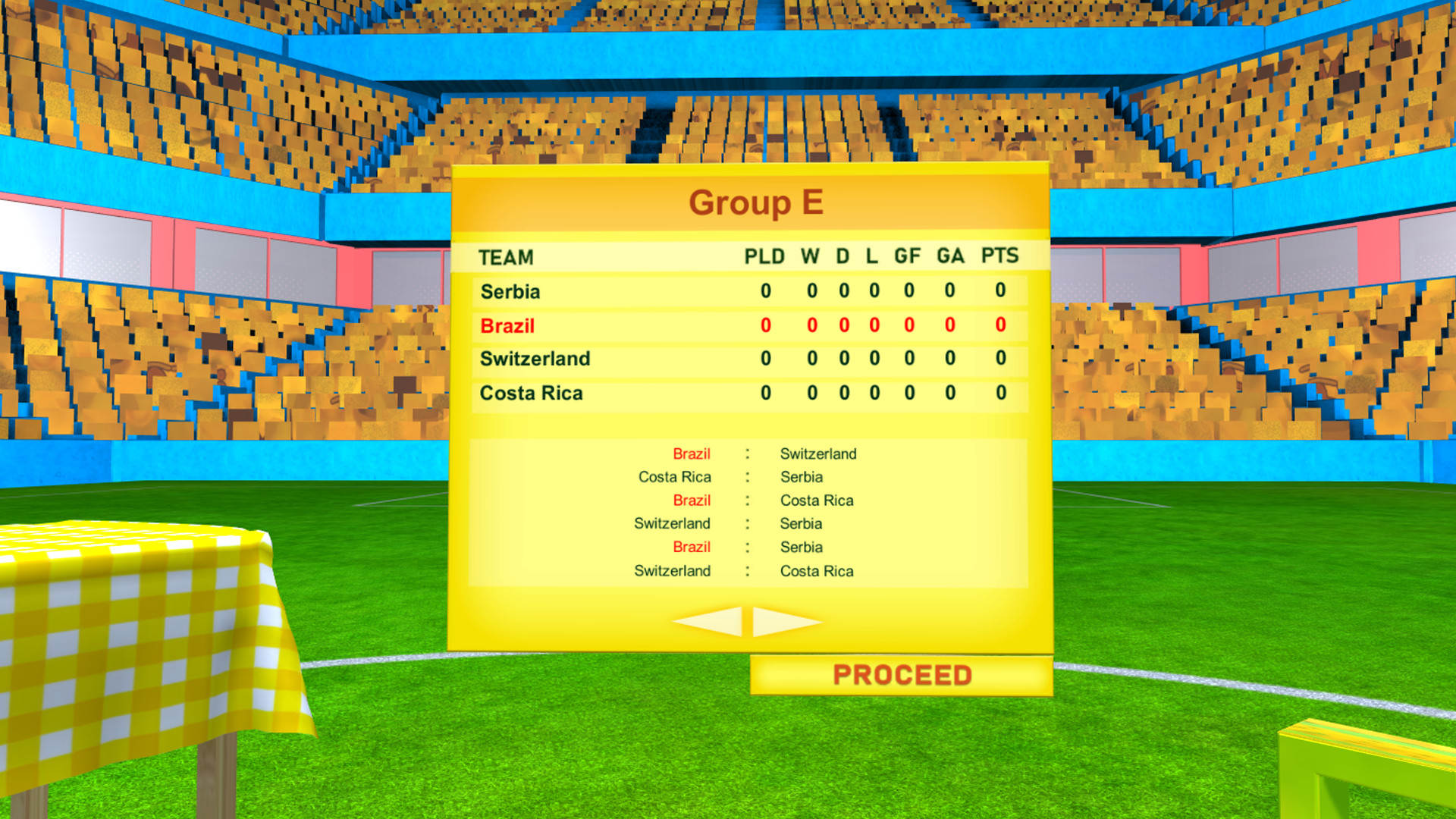Click the PROCEED button
1456x819 pixels.
902,673
